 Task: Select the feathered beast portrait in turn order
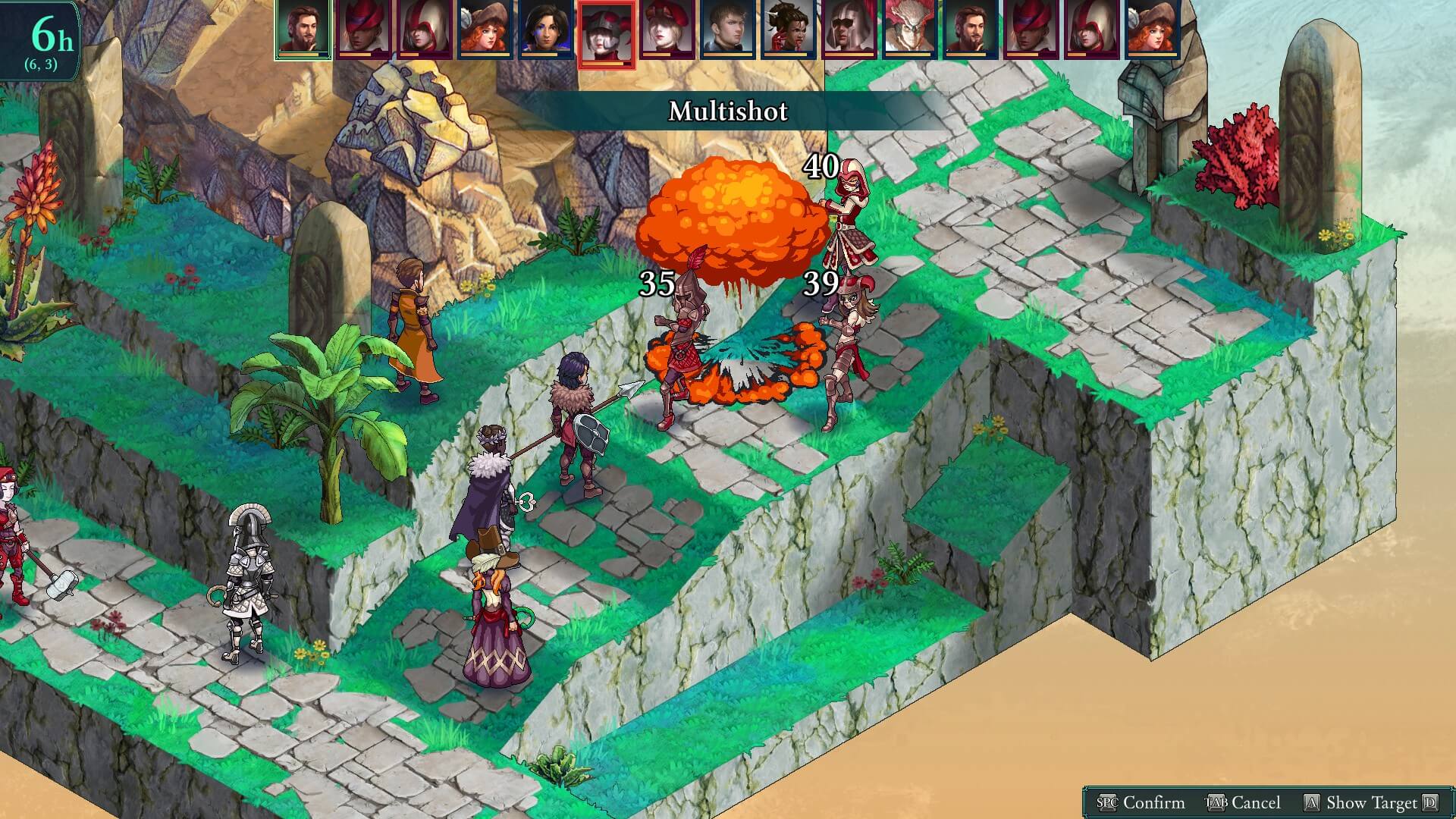pos(909,29)
